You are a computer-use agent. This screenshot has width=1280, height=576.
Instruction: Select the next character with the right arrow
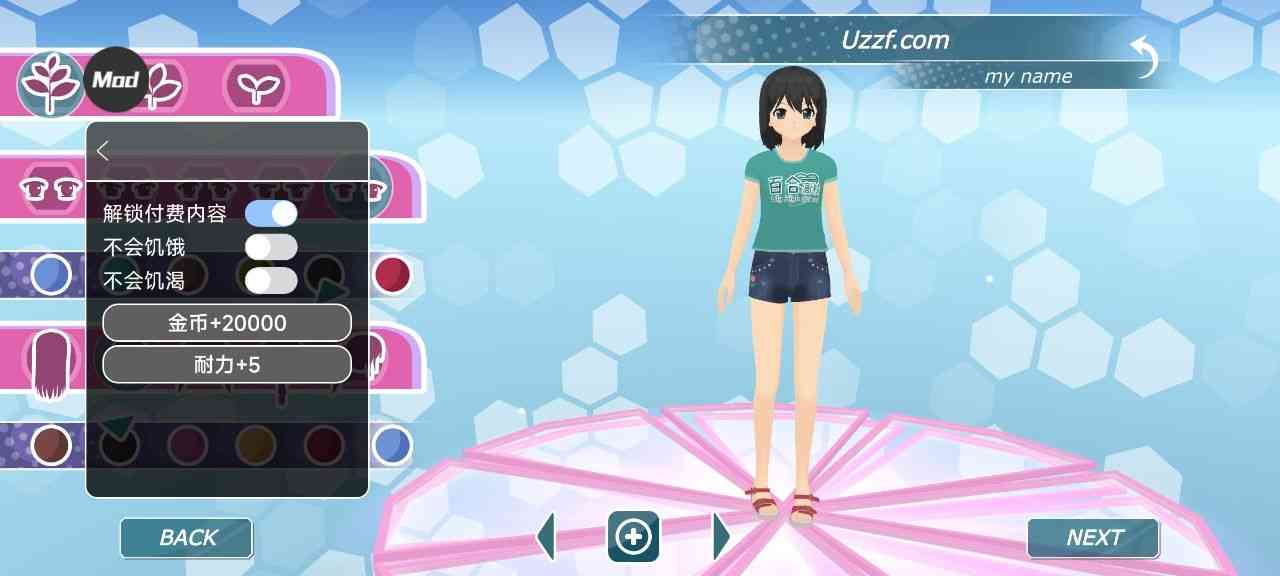coord(720,537)
